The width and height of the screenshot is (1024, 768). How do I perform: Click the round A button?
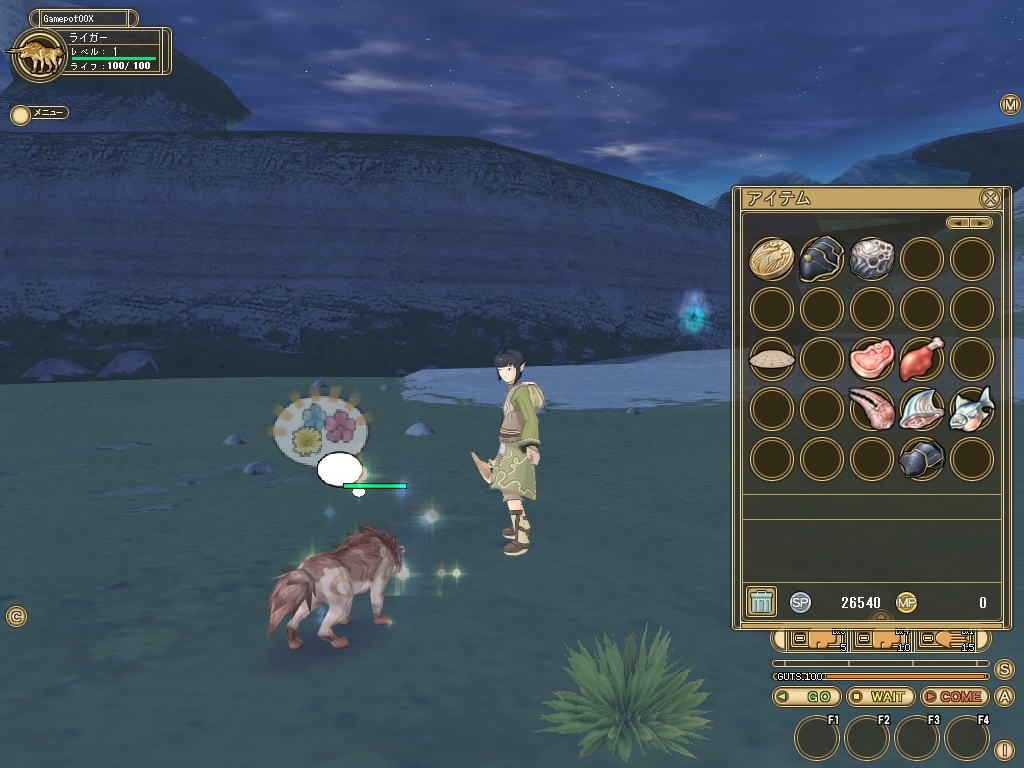pos(1004,697)
